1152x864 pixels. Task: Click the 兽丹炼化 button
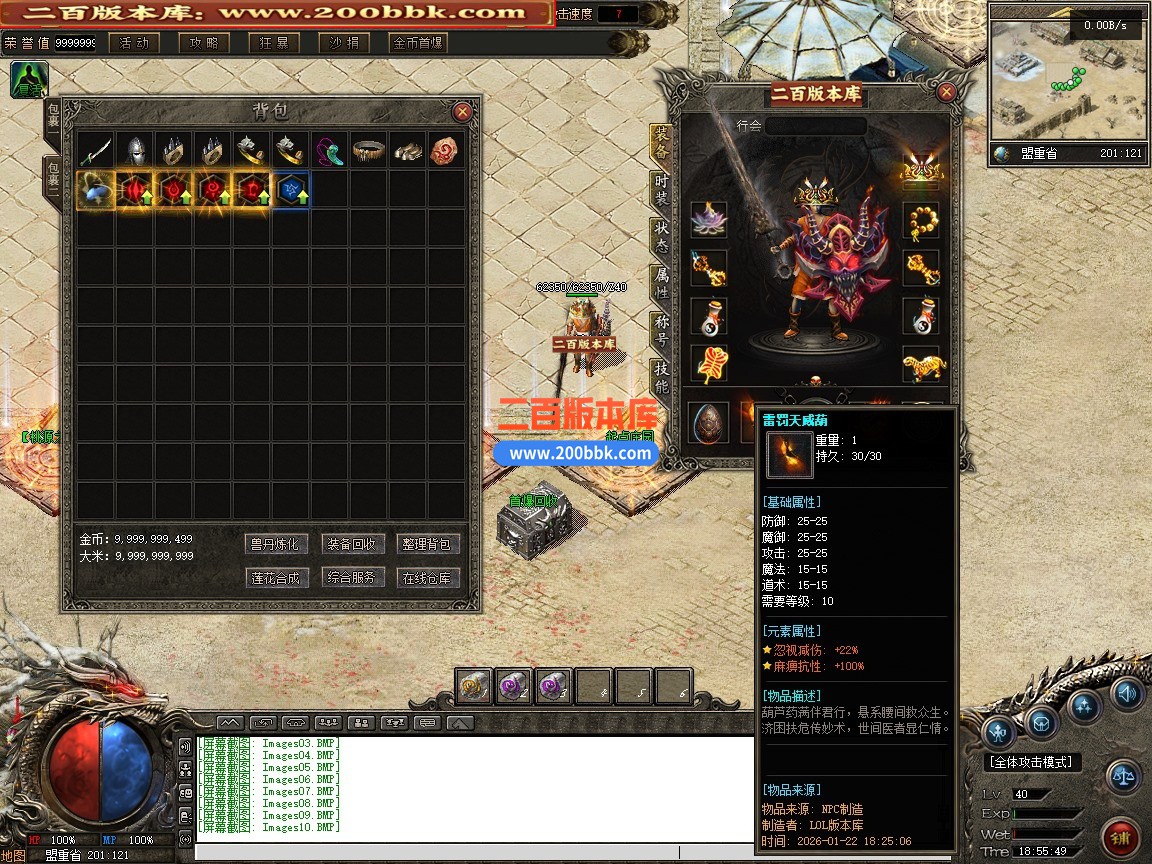tap(274, 544)
